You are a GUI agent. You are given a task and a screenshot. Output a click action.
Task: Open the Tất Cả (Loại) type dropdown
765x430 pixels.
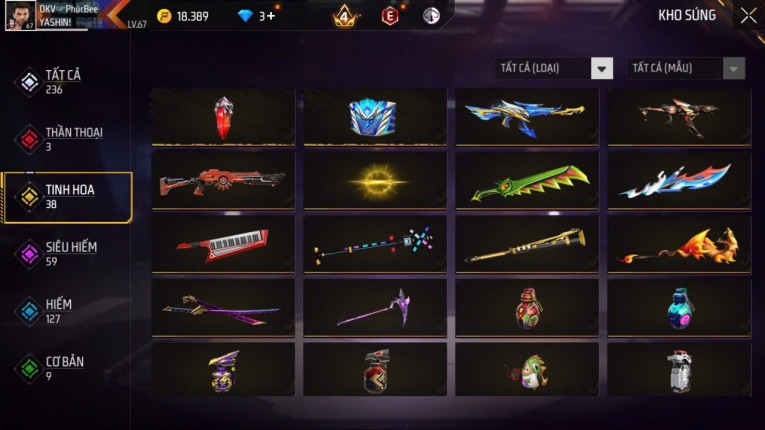[x=555, y=68]
